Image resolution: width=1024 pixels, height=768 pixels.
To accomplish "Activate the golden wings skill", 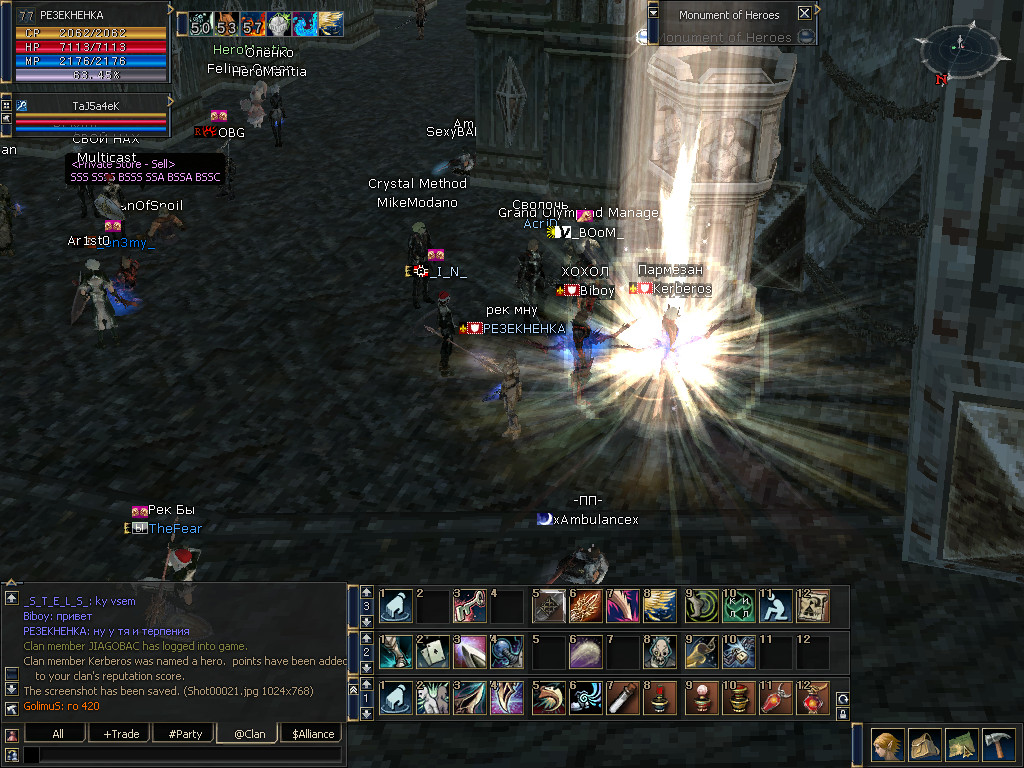I will click(x=661, y=606).
